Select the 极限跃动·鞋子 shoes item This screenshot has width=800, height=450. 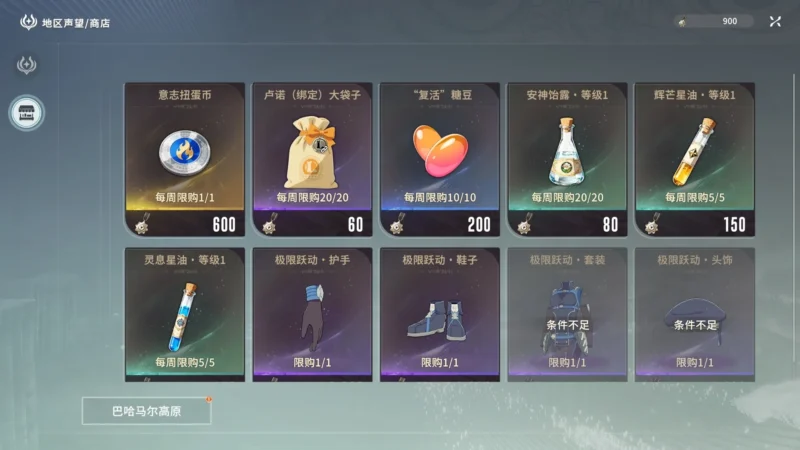(x=440, y=313)
